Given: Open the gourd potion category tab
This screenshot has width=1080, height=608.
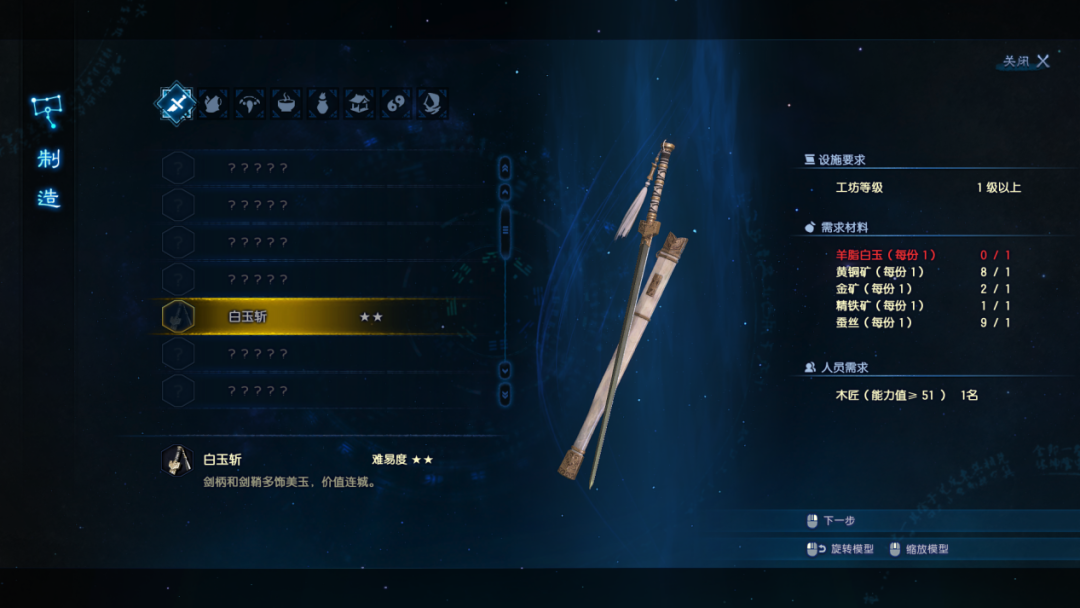Looking at the screenshot, I should (322, 103).
